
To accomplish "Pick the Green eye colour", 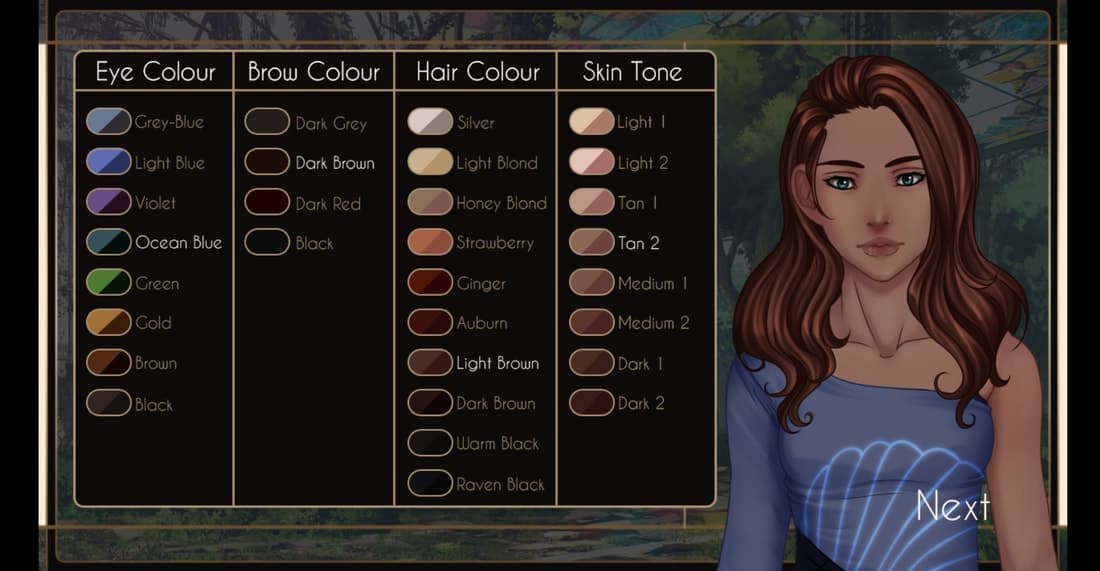I will click(109, 283).
